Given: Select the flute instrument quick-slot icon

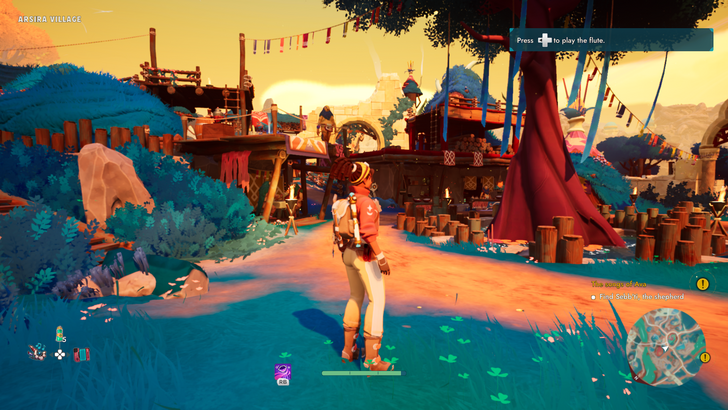Looking at the screenshot, I should (38, 352).
